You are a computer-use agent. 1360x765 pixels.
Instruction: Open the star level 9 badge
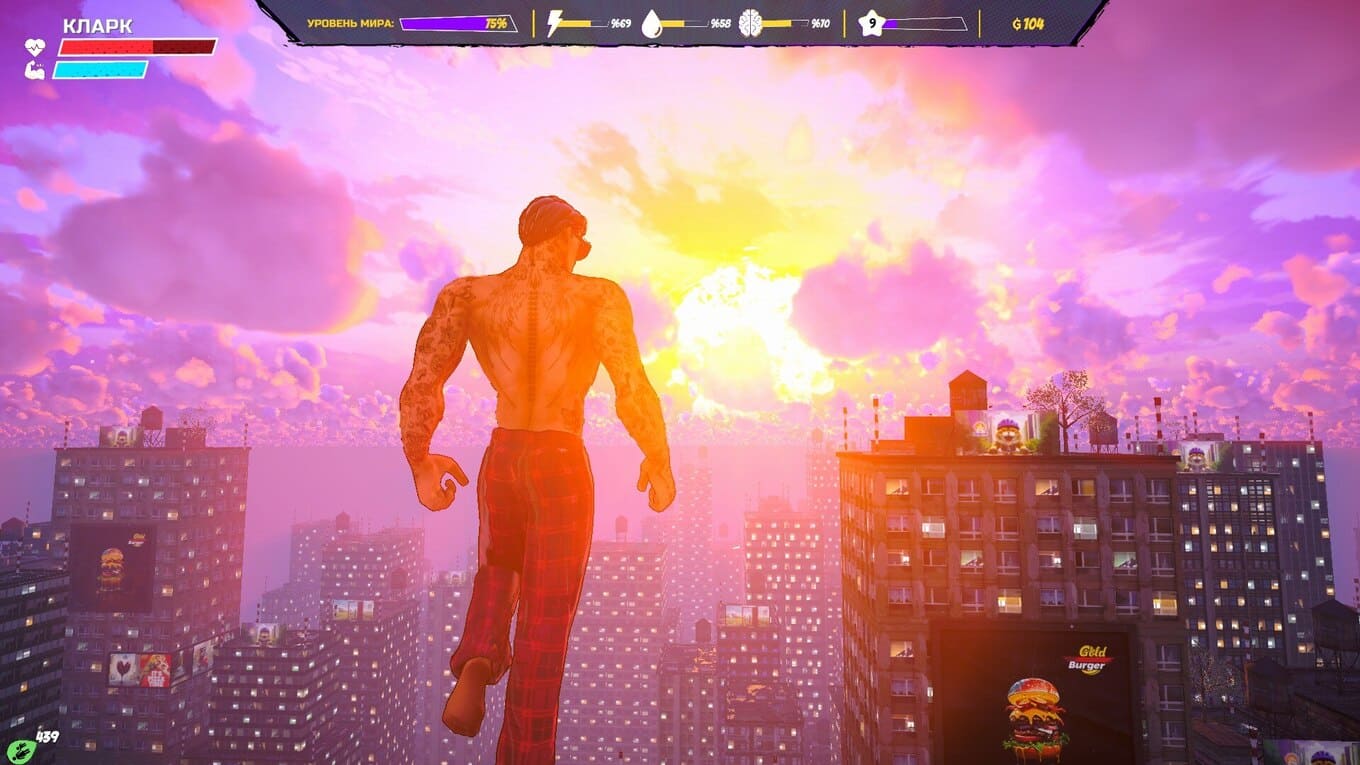870,23
